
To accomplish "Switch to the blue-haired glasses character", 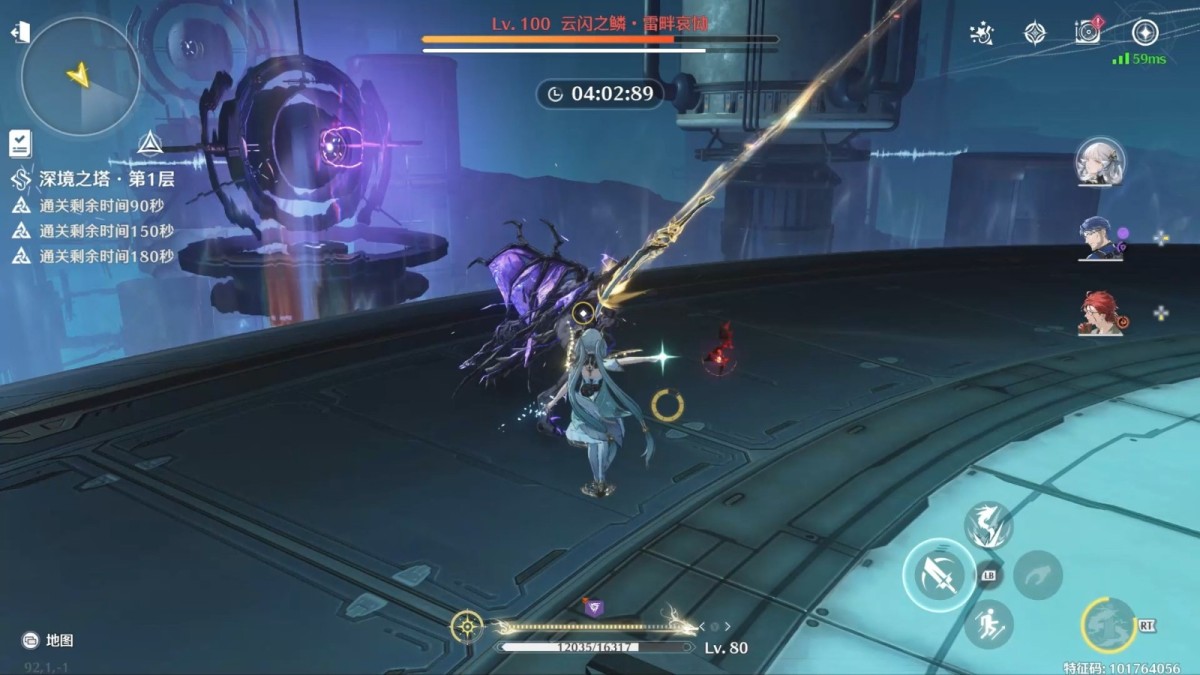I will 1099,238.
